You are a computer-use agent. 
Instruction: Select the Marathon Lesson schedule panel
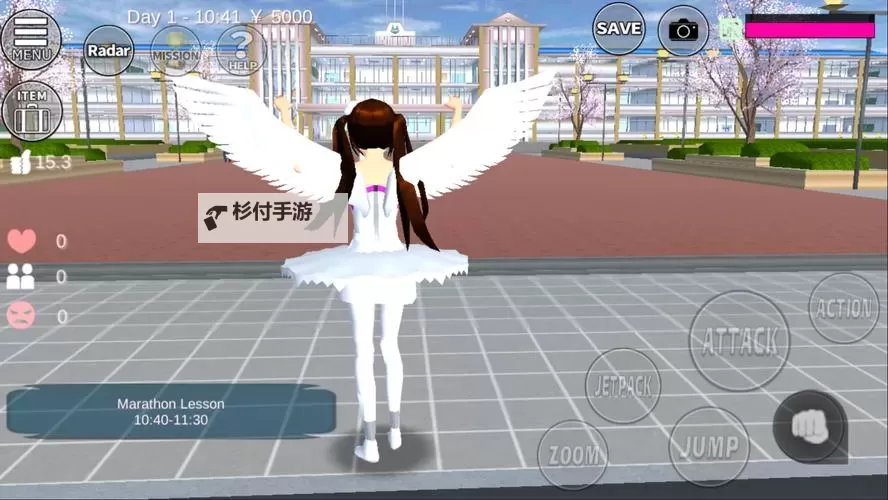170,411
